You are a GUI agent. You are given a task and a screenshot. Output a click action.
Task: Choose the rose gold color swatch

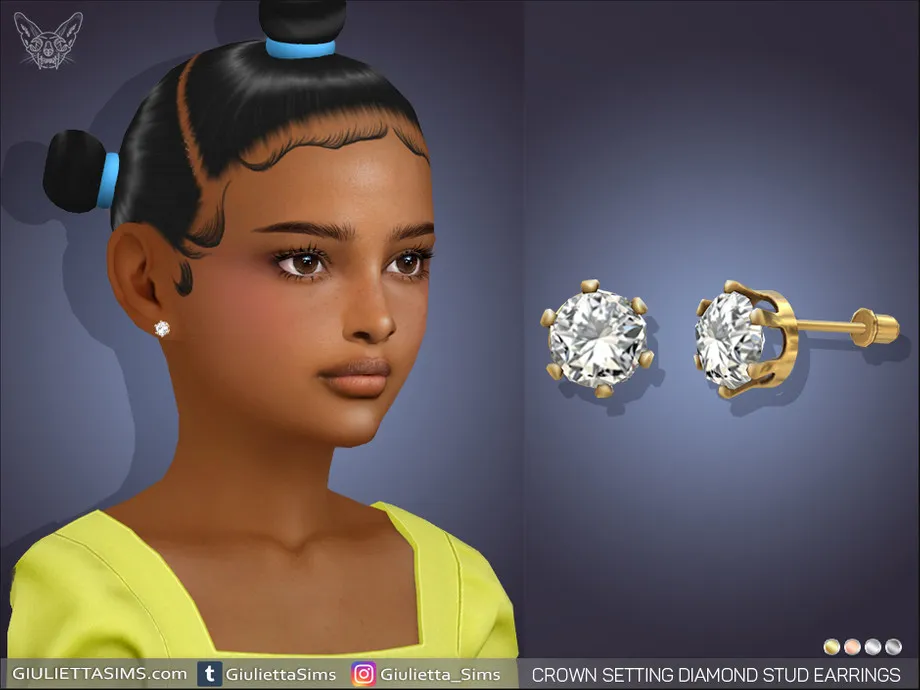852,646
